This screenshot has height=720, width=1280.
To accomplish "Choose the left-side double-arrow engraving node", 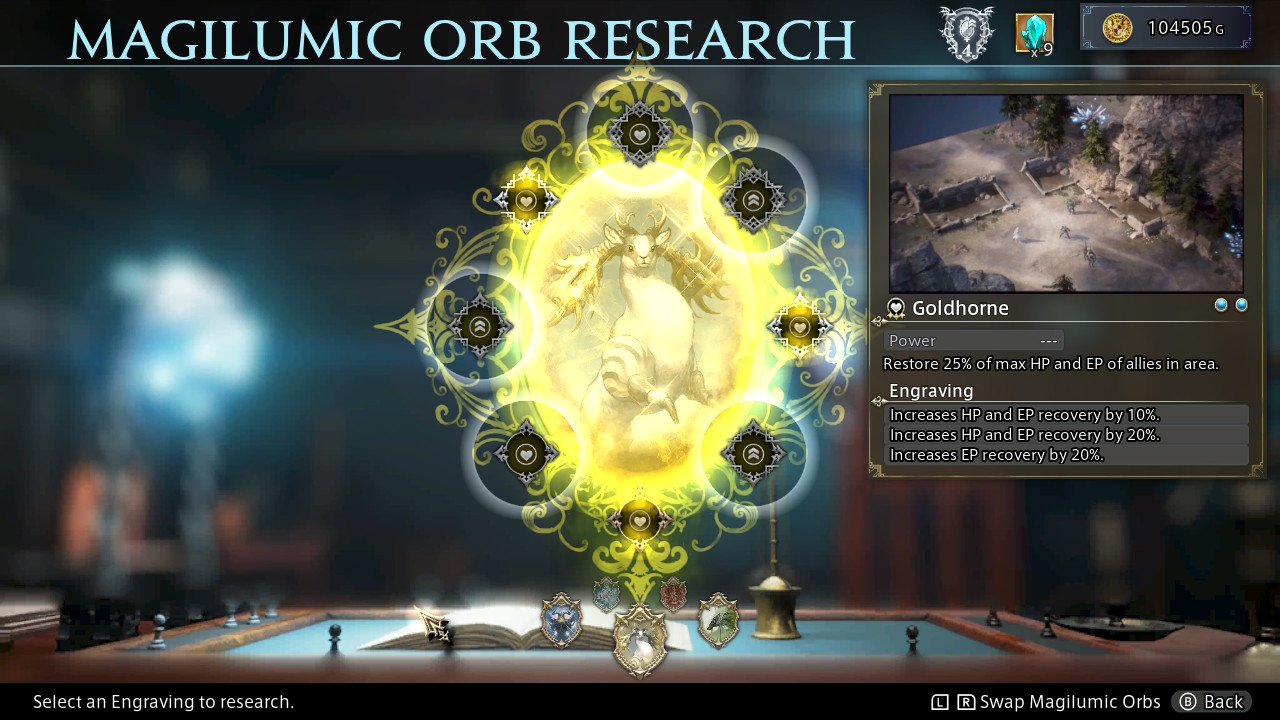I will coord(480,325).
